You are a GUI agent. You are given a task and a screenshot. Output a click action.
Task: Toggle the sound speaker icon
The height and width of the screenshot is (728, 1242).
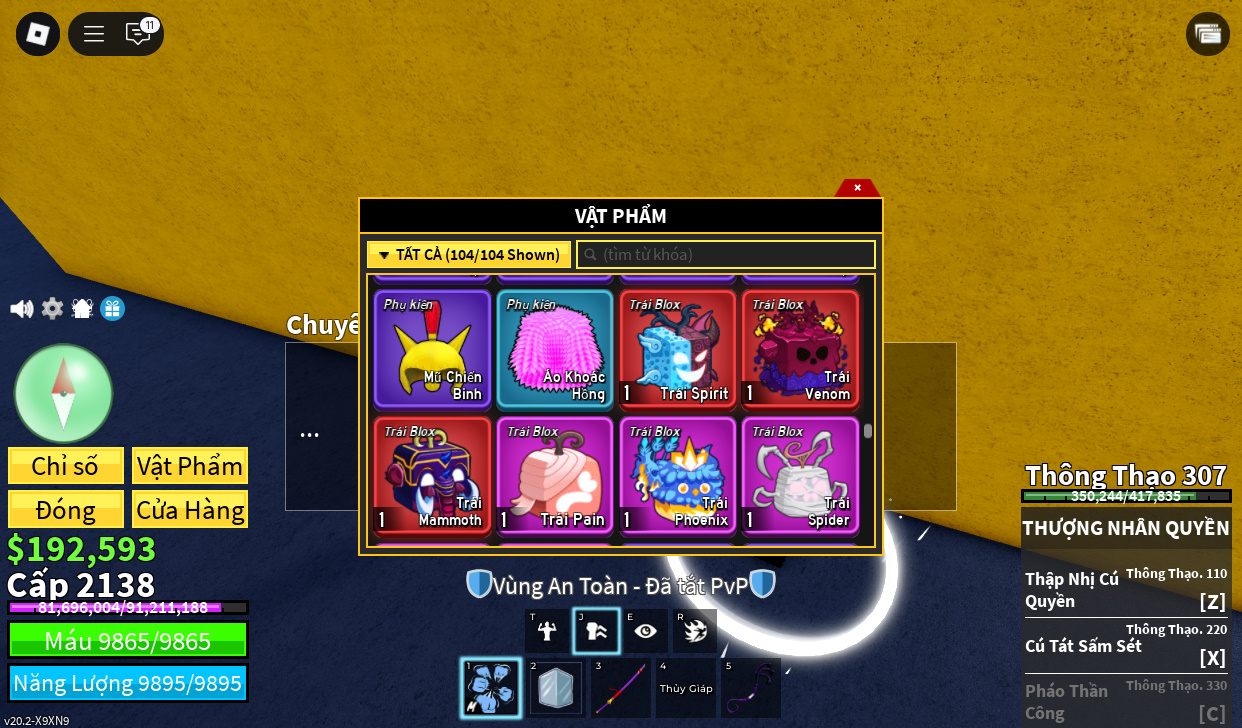[x=21, y=309]
